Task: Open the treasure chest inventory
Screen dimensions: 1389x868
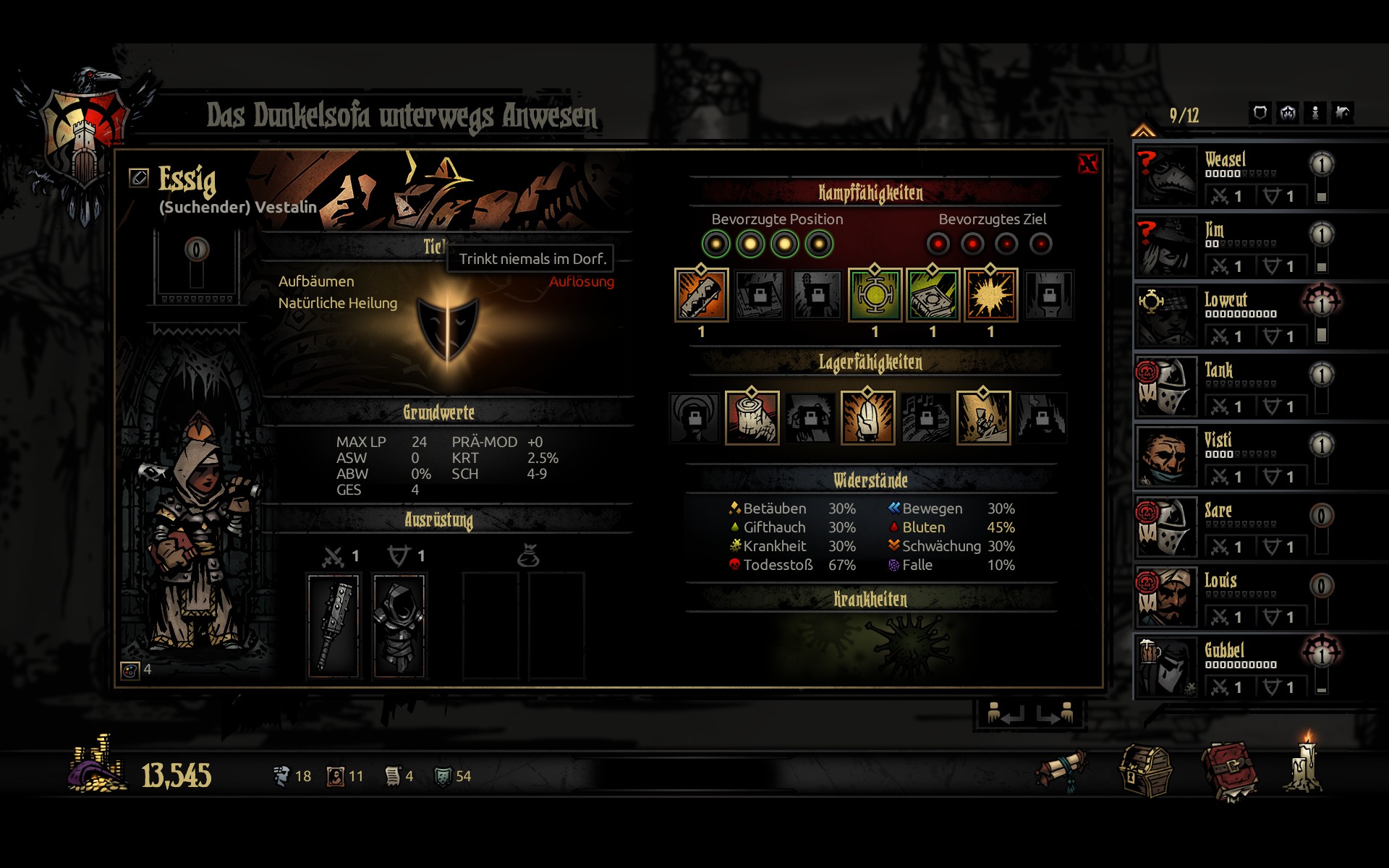Action: click(x=1145, y=771)
